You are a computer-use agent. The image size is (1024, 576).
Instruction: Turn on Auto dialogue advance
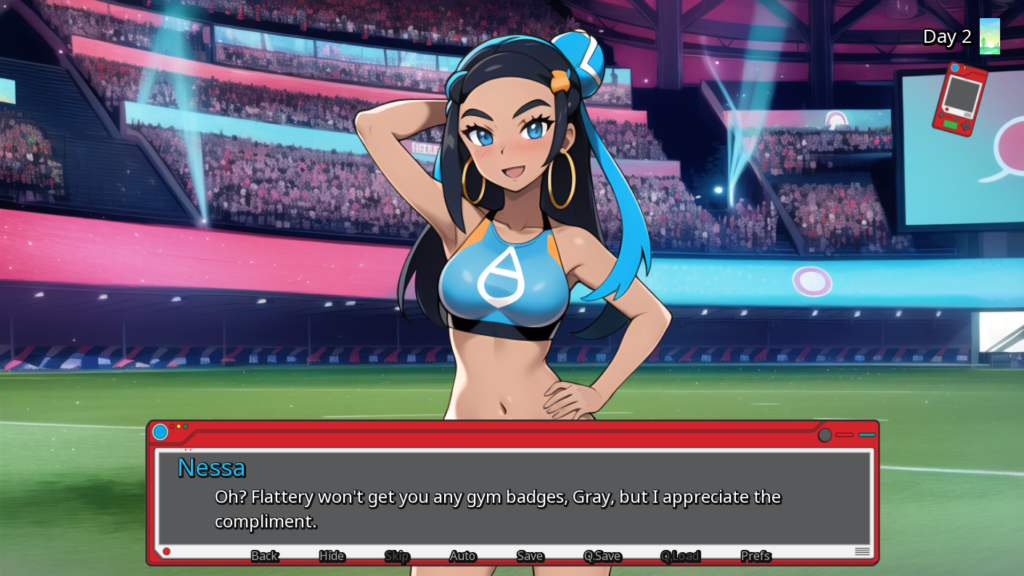click(462, 556)
